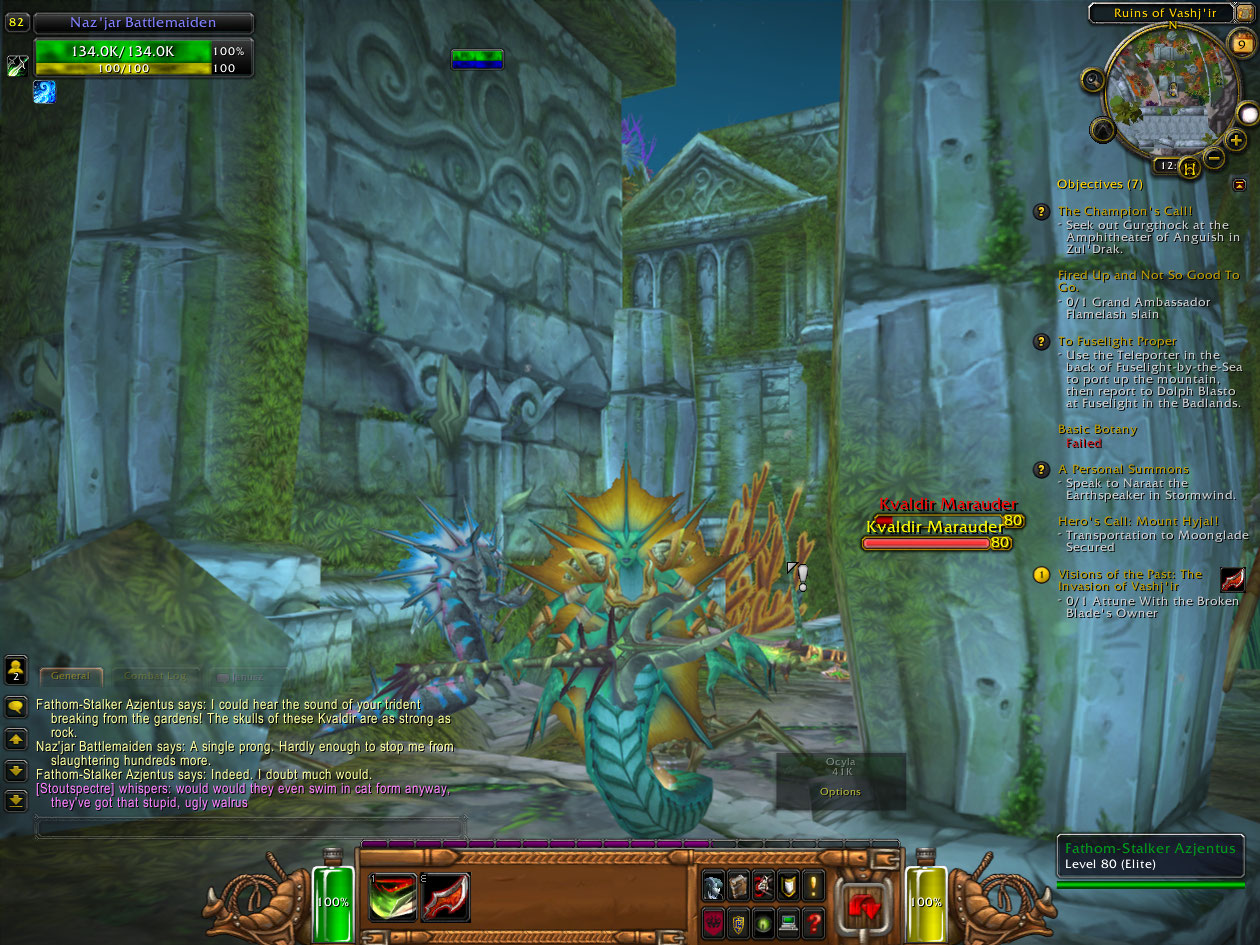Jump chat to the bottom
The image size is (1260, 945).
[x=15, y=801]
